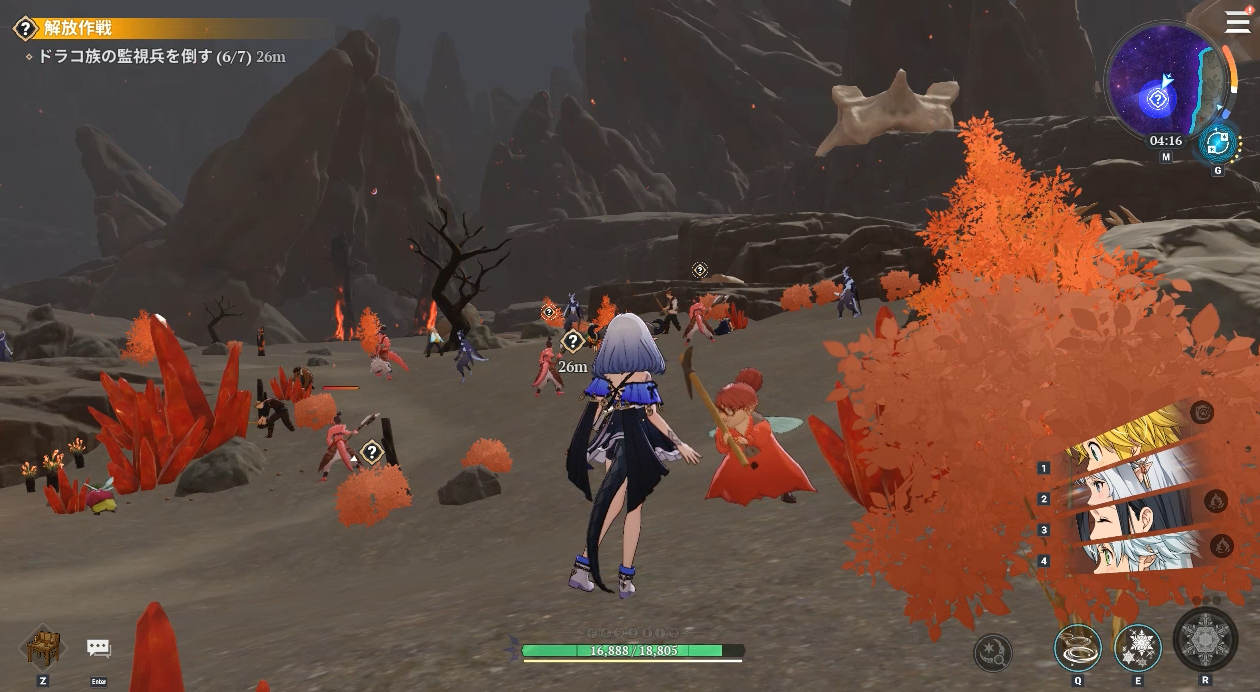The width and height of the screenshot is (1260, 692).
Task: Open the camera photo mode icon
Action: pos(1202,412)
